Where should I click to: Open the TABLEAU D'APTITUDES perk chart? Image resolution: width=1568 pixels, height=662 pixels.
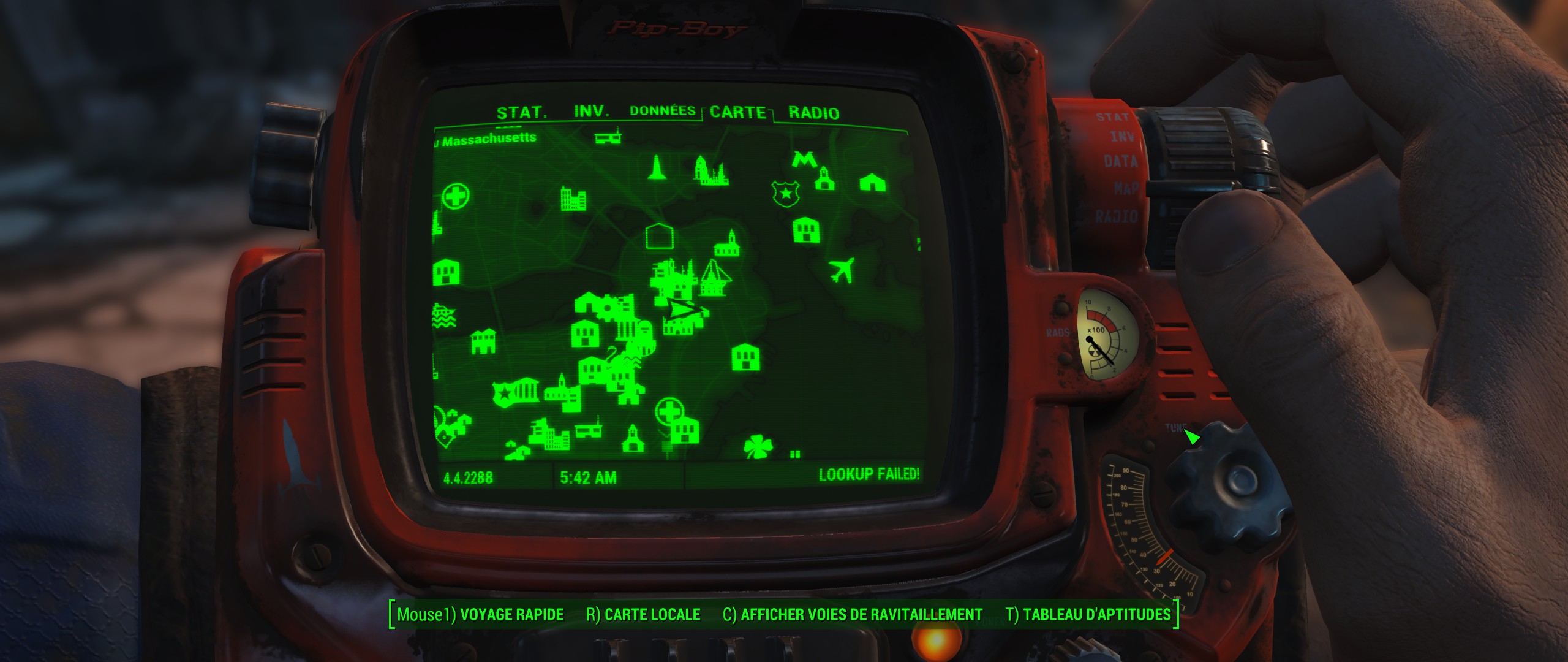point(1088,615)
